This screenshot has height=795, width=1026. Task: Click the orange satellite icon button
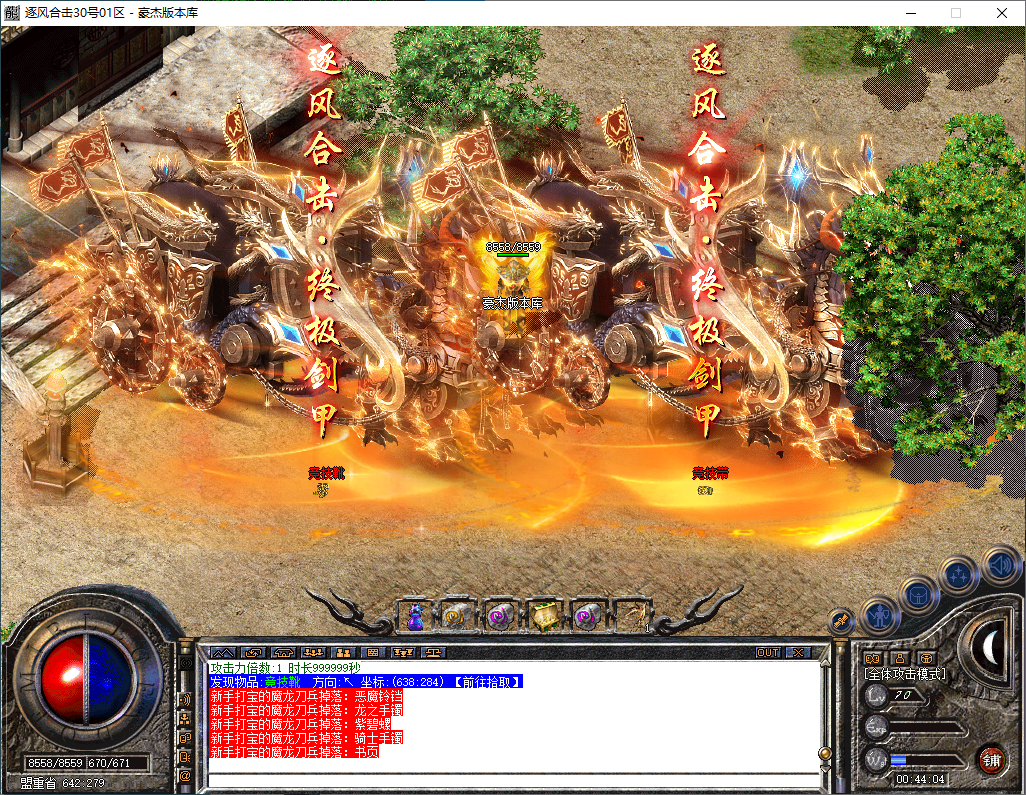(x=841, y=619)
